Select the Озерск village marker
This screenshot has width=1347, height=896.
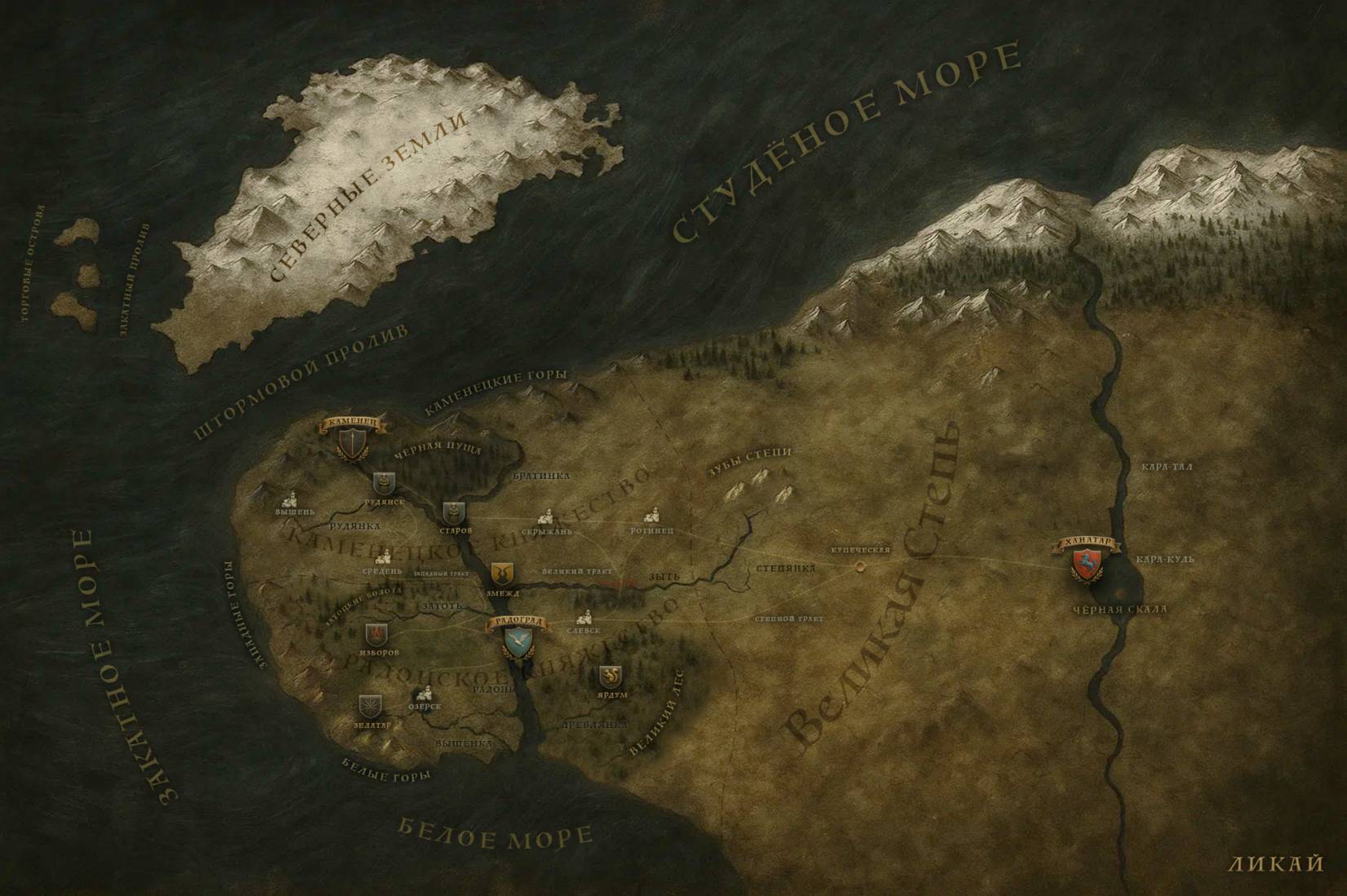tap(423, 694)
